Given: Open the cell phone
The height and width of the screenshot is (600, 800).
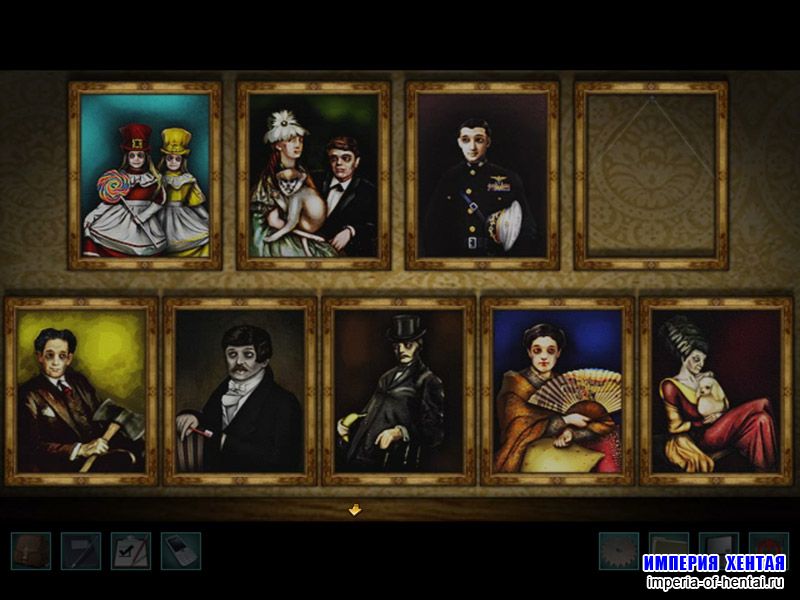Looking at the screenshot, I should [181, 551].
